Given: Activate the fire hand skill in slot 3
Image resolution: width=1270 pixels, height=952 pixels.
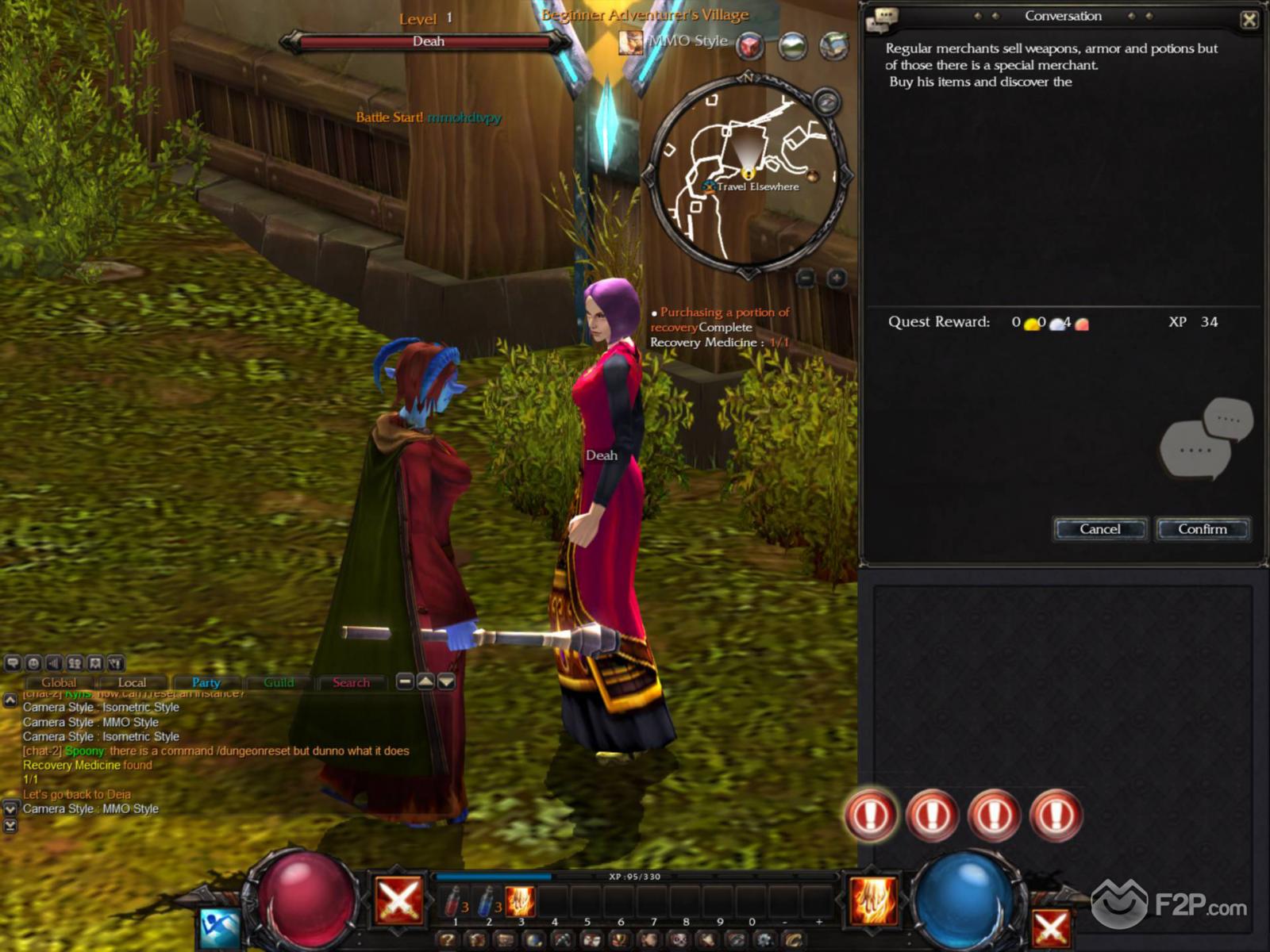Looking at the screenshot, I should [x=520, y=902].
